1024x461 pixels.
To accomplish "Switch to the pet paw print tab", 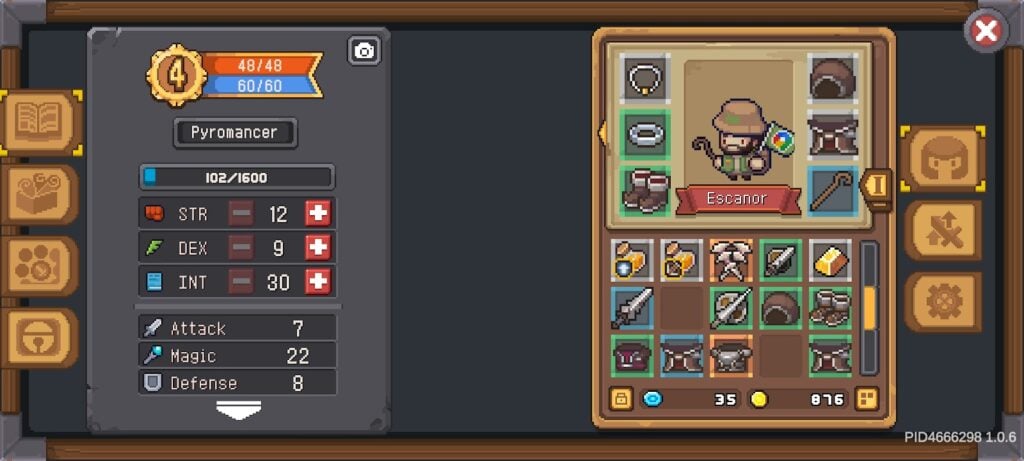I will (40, 265).
